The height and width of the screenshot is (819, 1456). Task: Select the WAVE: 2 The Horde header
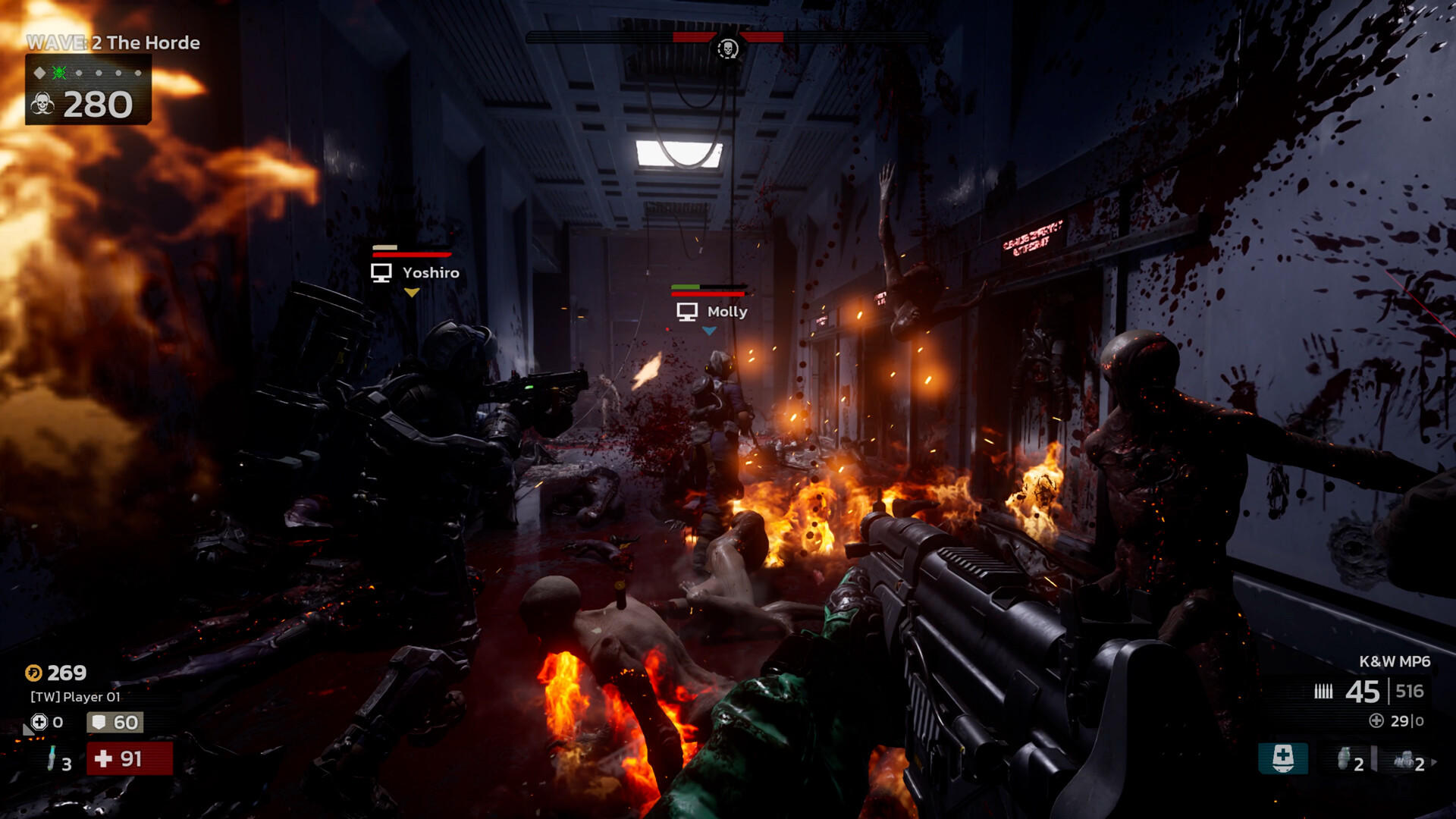pyautogui.click(x=112, y=43)
